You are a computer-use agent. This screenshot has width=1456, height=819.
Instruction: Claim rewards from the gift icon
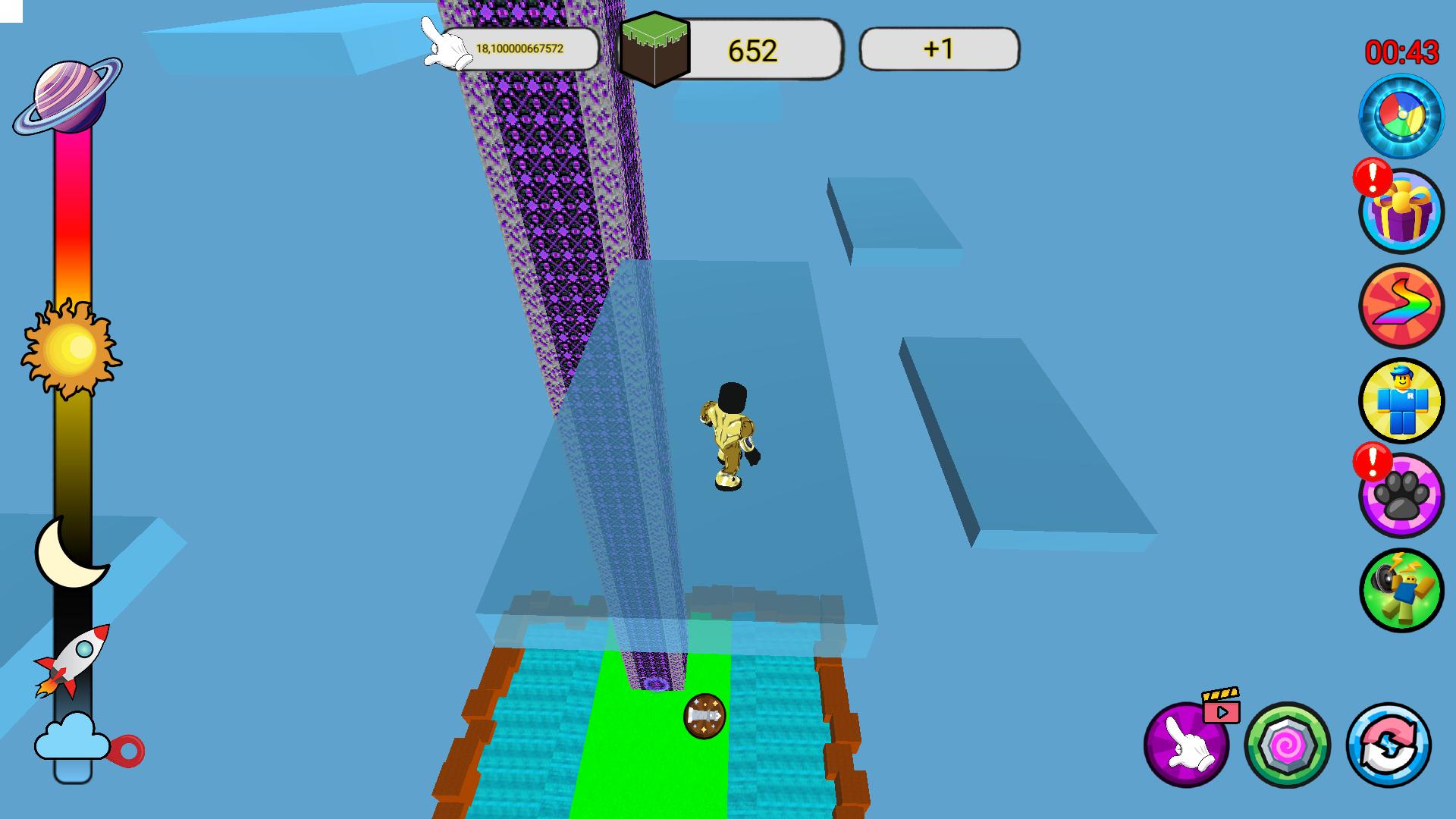coord(1402,215)
